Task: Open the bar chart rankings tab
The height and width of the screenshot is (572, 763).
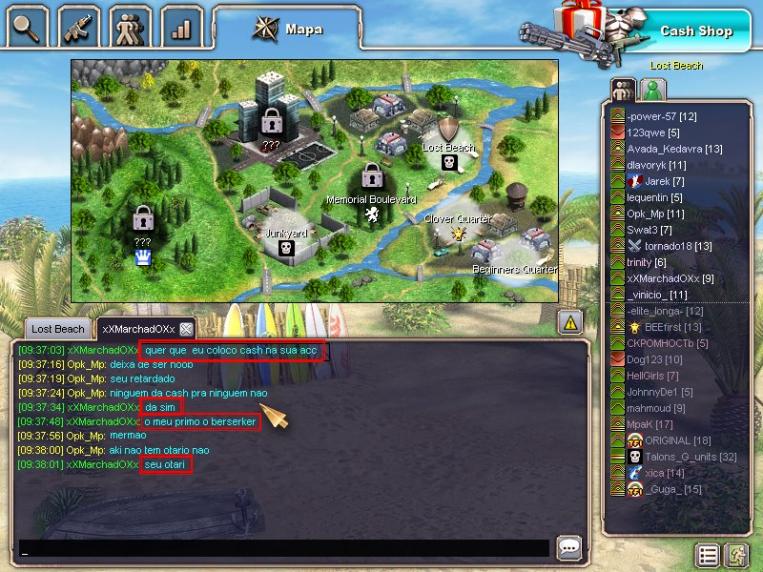Action: pyautogui.click(x=181, y=26)
